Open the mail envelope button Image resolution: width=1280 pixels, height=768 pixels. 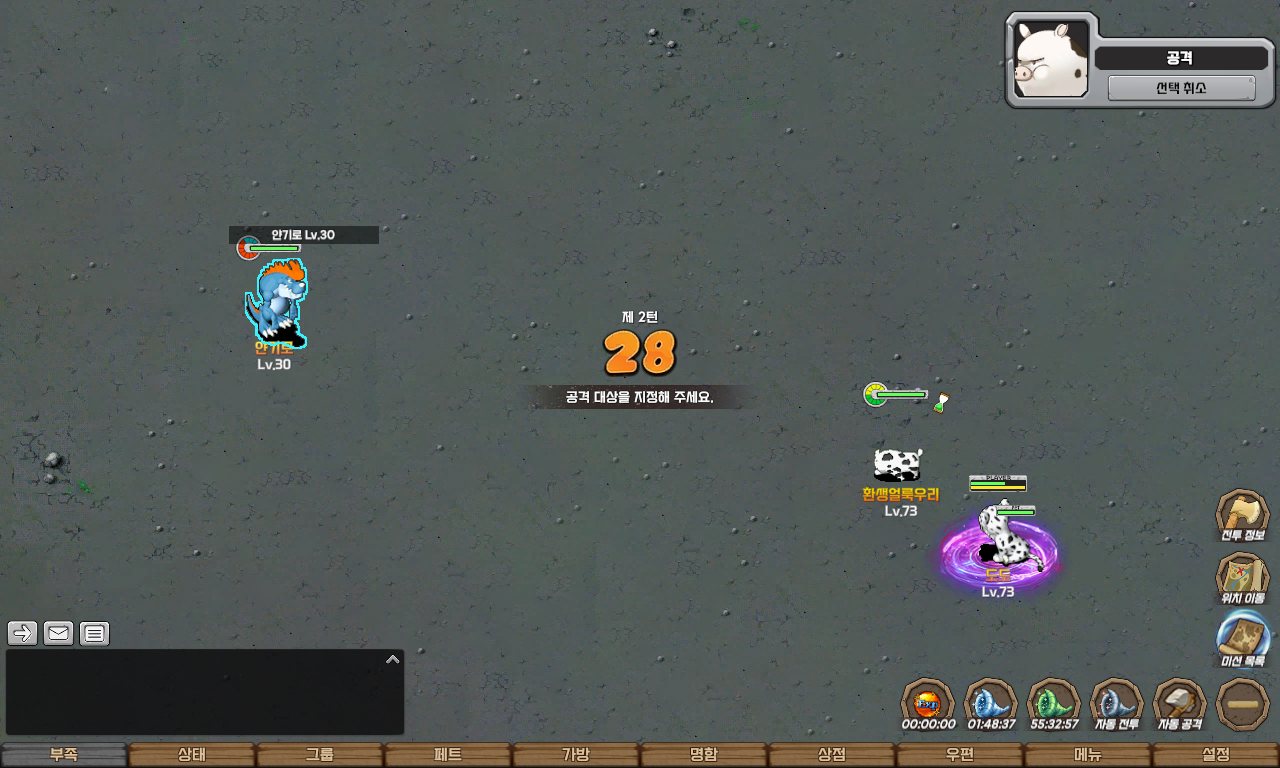coord(58,633)
